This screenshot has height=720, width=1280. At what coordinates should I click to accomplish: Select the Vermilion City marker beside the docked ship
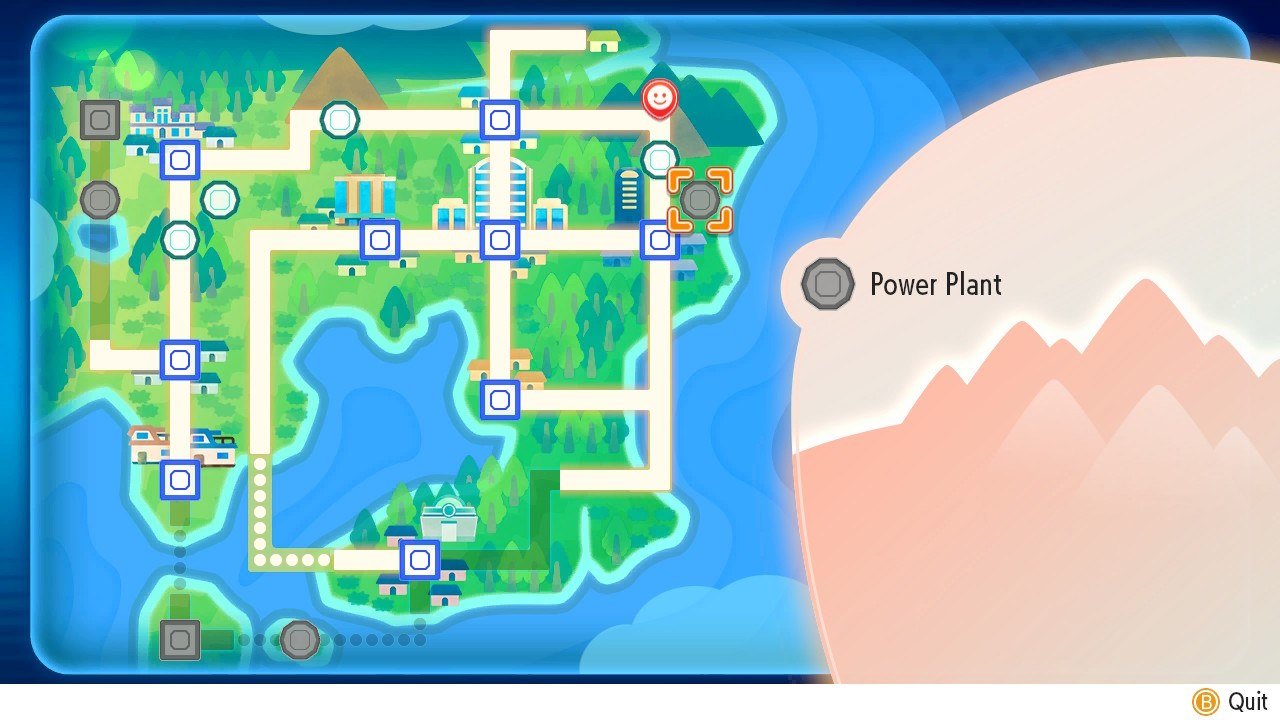pyautogui.click(x=180, y=481)
